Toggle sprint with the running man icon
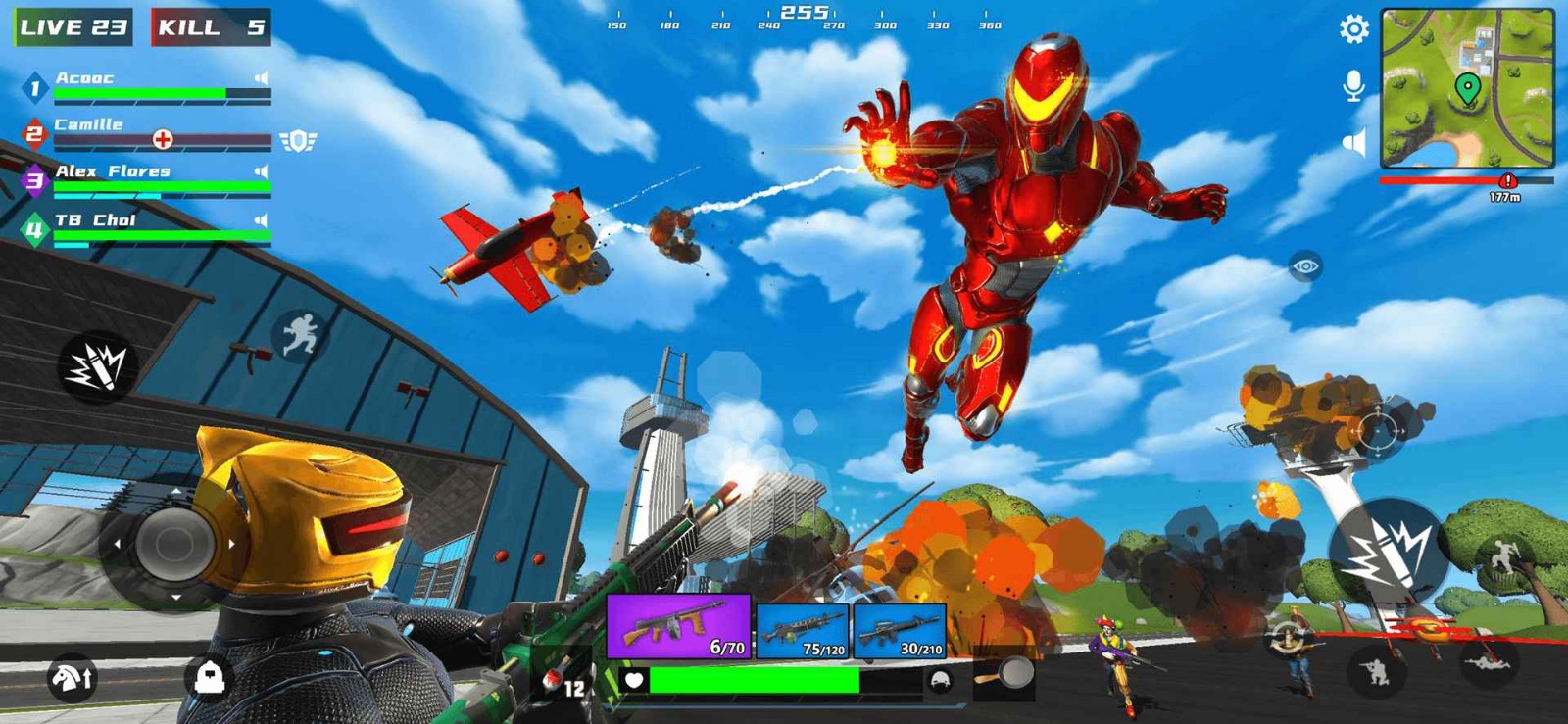Image resolution: width=1568 pixels, height=724 pixels. coord(301,335)
